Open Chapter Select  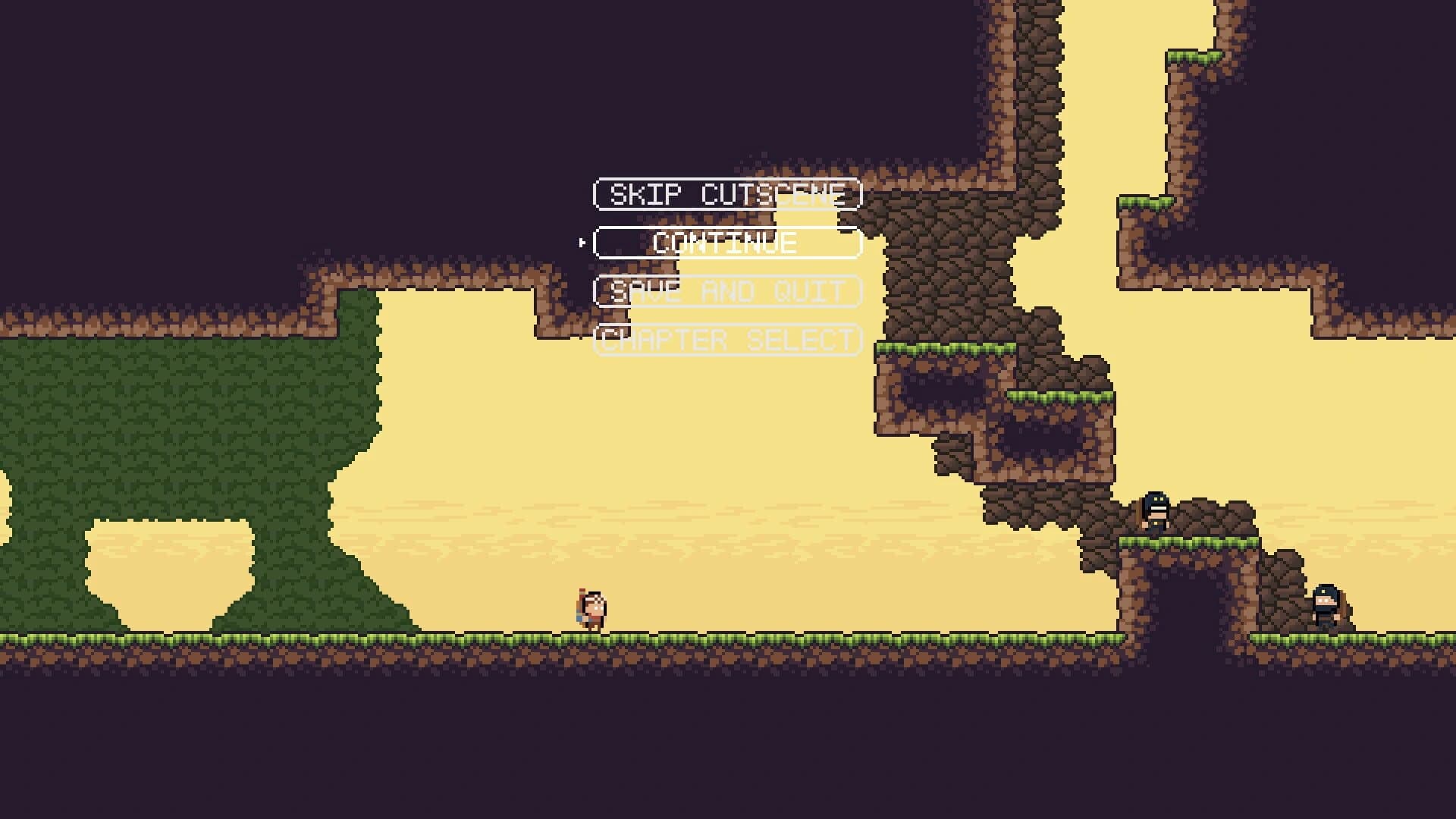726,340
